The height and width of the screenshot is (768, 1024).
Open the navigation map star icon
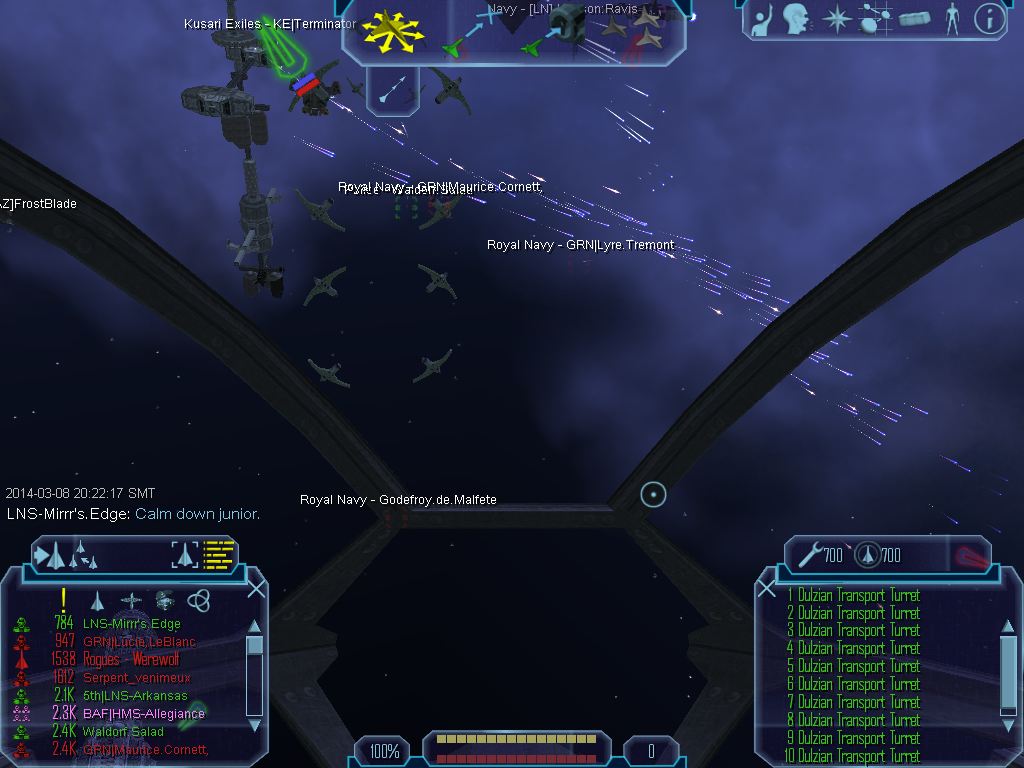(835, 19)
